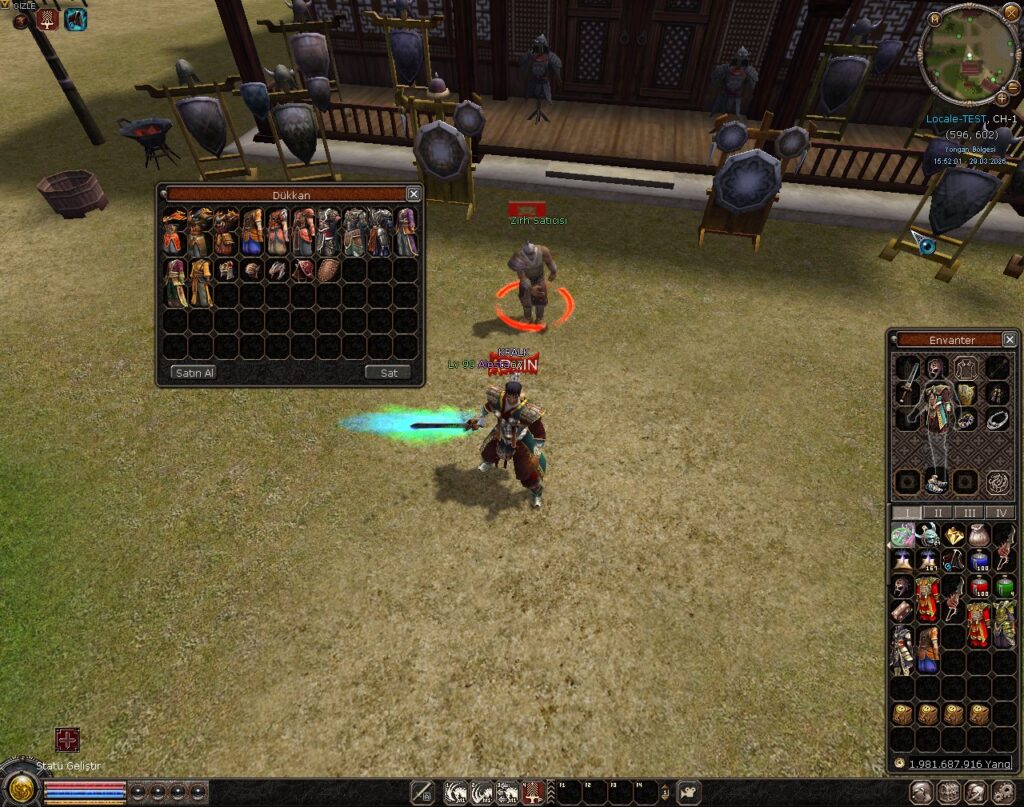Switch to inventory page IV

click(1000, 513)
